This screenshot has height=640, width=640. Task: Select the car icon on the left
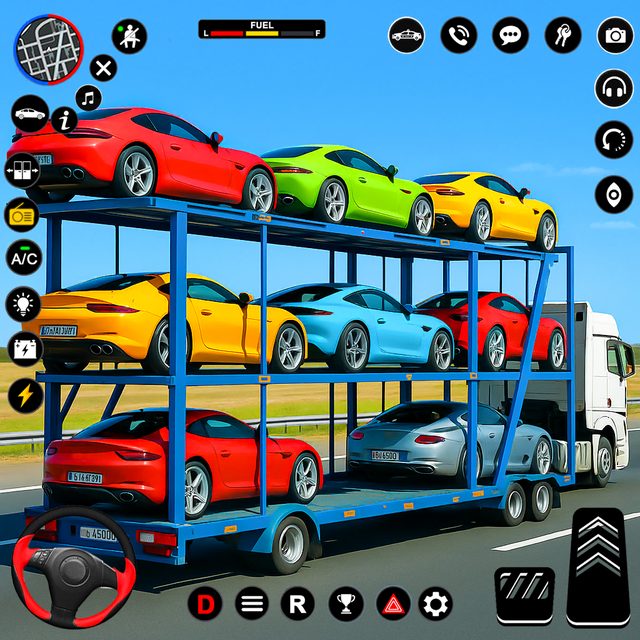30,114
